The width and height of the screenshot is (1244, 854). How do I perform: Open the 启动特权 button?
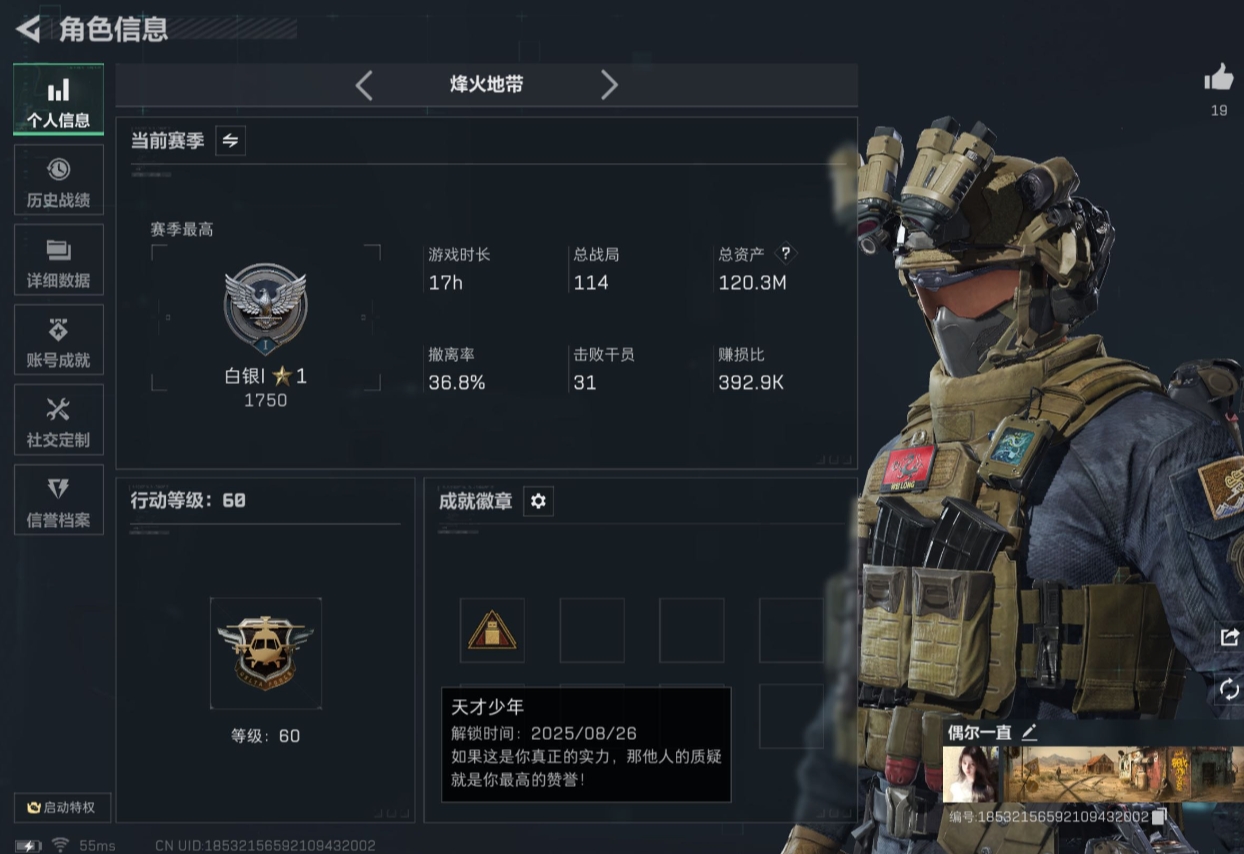pyautogui.click(x=62, y=807)
